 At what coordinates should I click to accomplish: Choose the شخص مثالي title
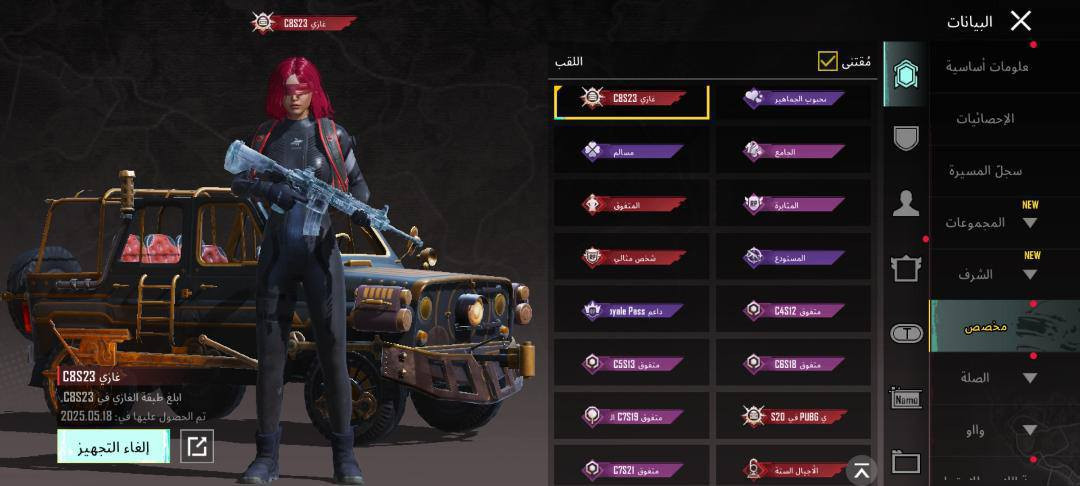632,258
